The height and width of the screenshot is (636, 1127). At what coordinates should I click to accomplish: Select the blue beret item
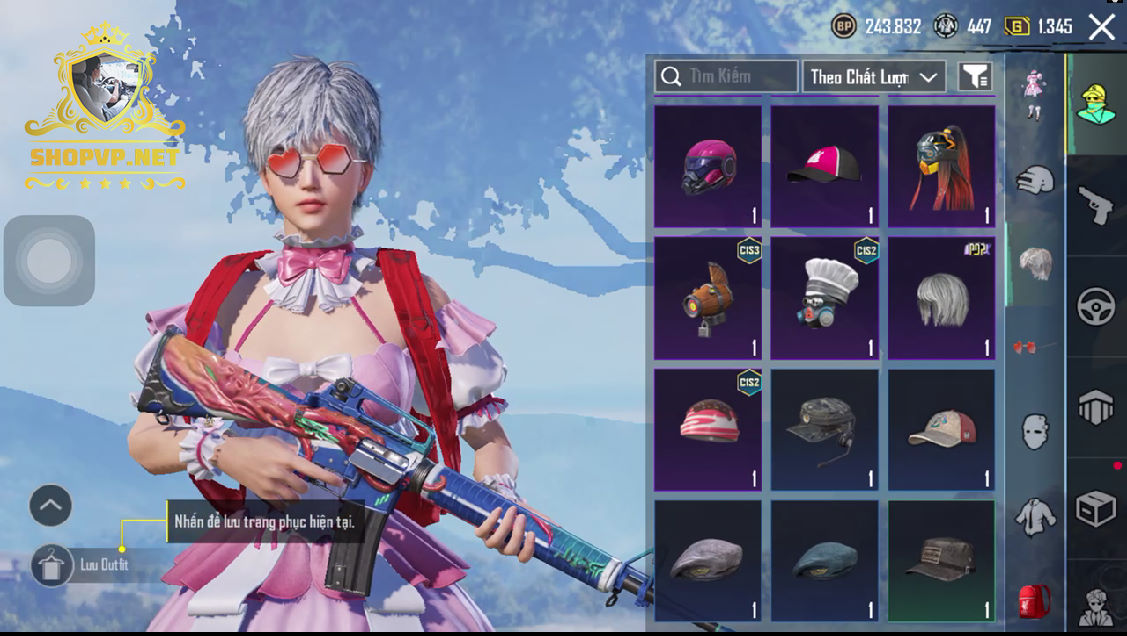(x=825, y=561)
